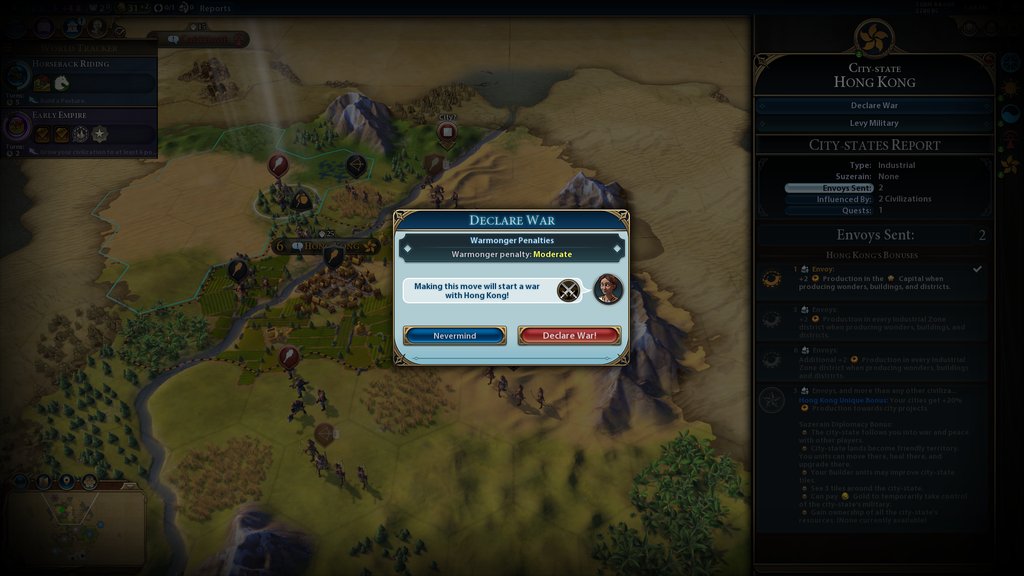Open the Reports screen

(214, 8)
